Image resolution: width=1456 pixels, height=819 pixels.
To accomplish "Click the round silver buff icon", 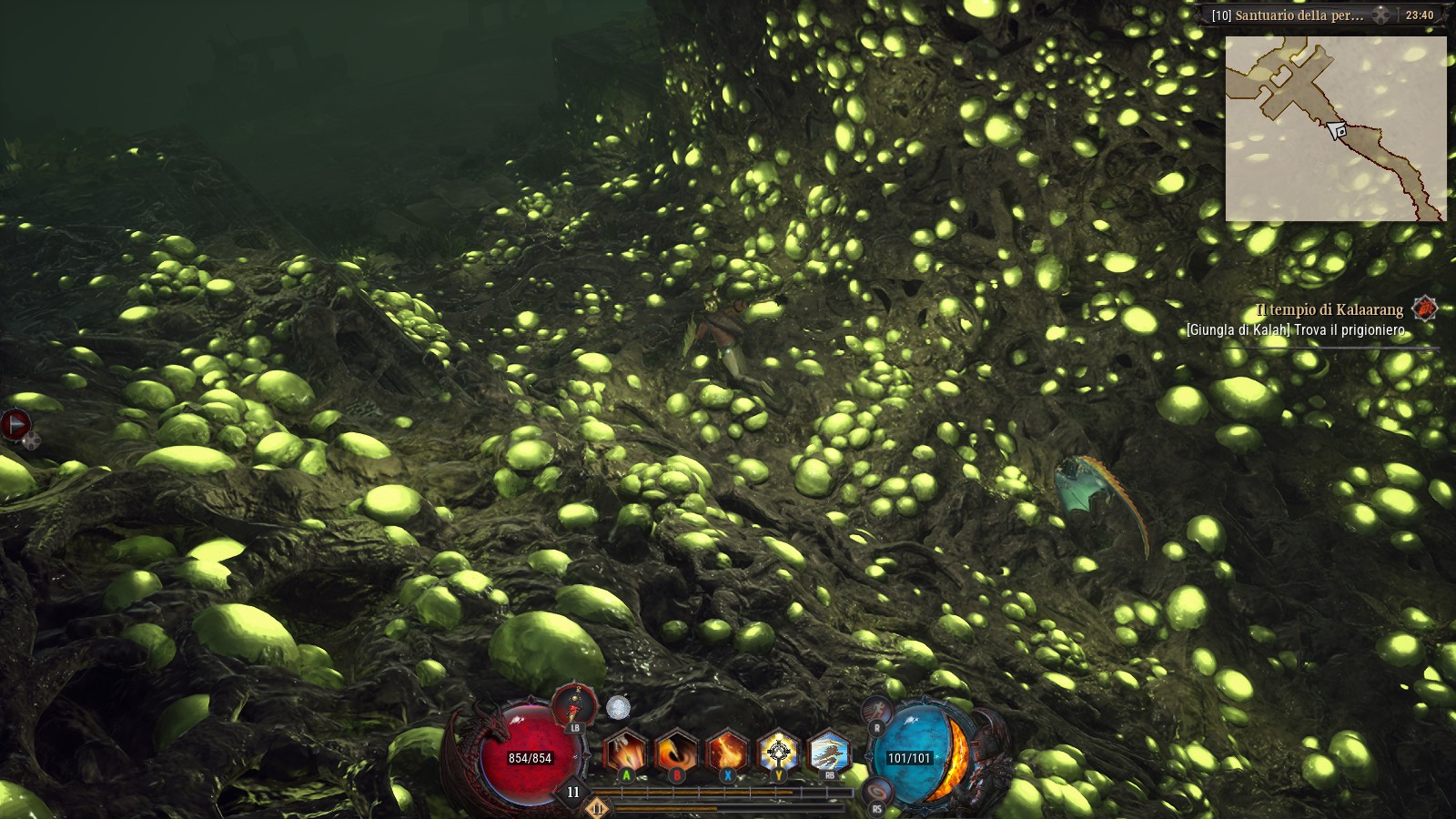I will coord(618,707).
